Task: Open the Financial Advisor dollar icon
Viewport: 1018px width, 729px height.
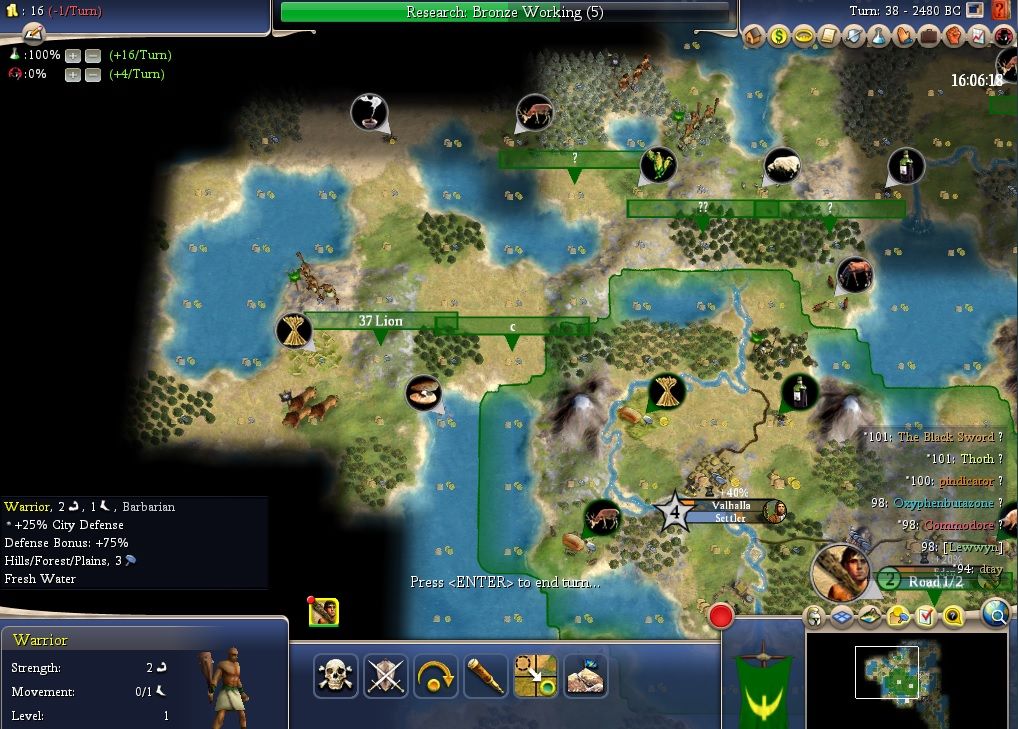Action: (779, 36)
